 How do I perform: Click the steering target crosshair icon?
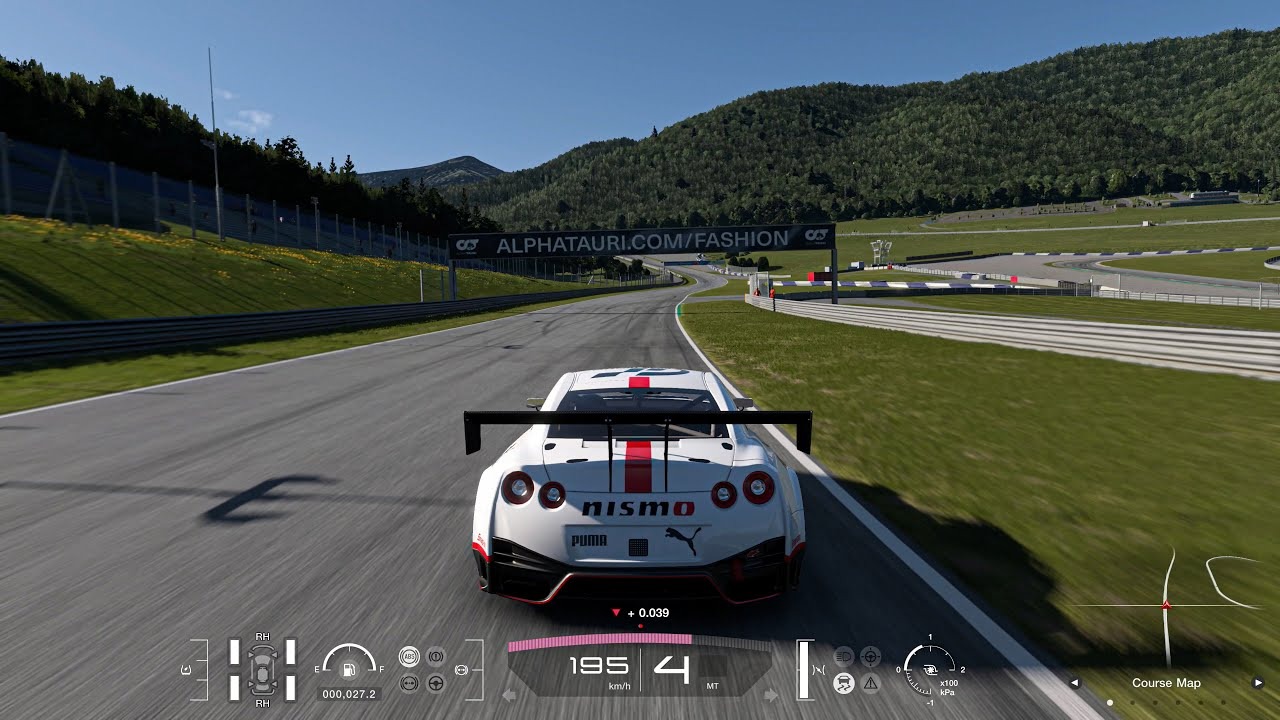[x=871, y=657]
